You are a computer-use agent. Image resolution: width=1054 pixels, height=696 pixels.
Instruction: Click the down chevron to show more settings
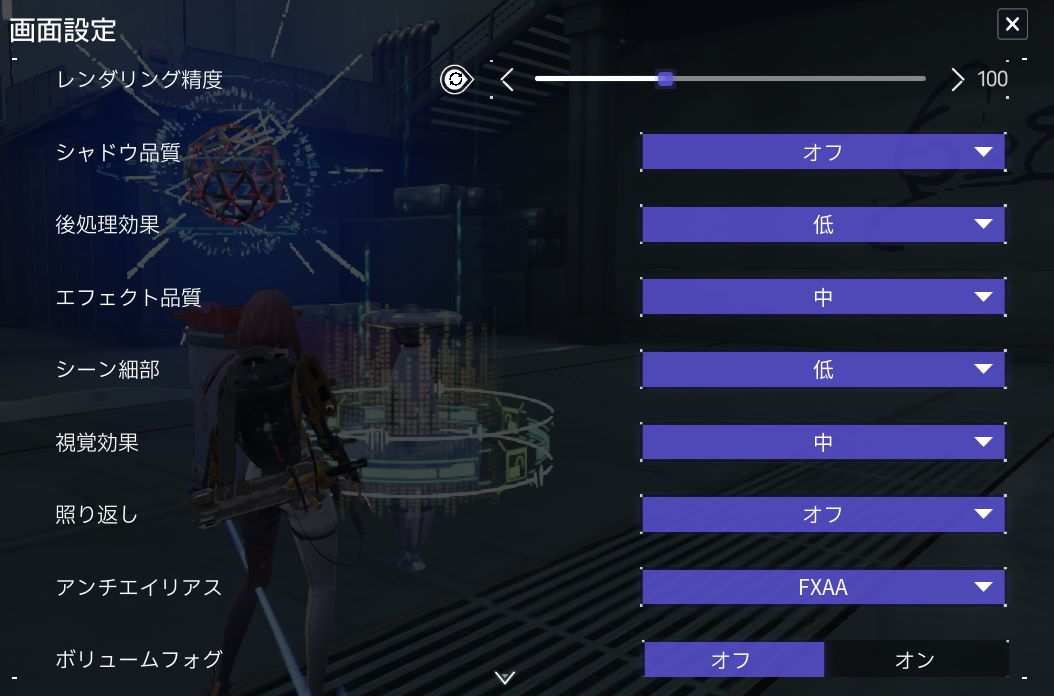(x=505, y=678)
